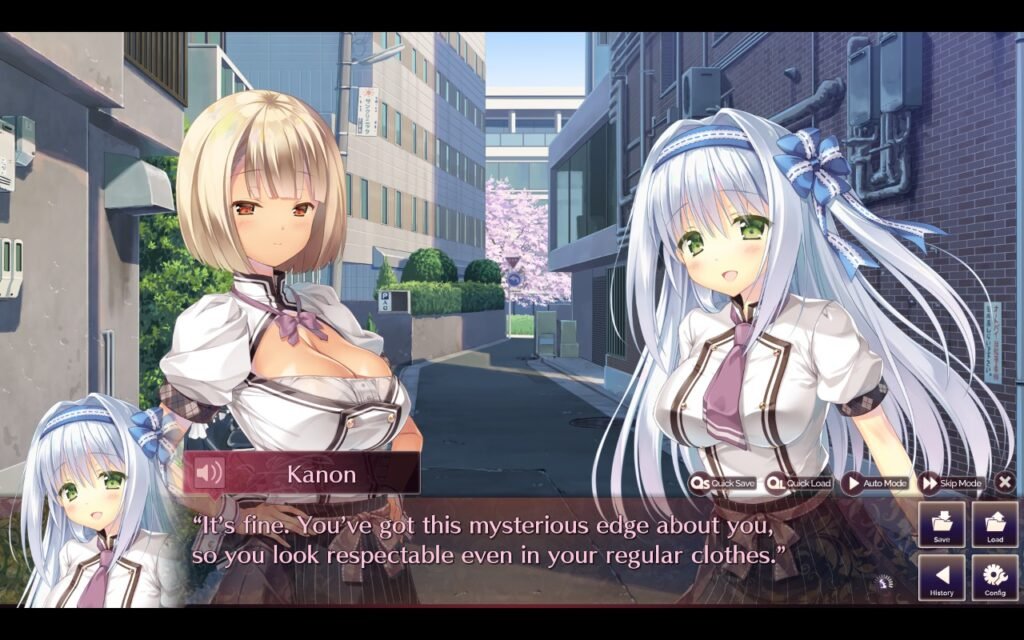Image resolution: width=1024 pixels, height=640 pixels.
Task: Enable Auto Mode playback
Action: [x=876, y=484]
